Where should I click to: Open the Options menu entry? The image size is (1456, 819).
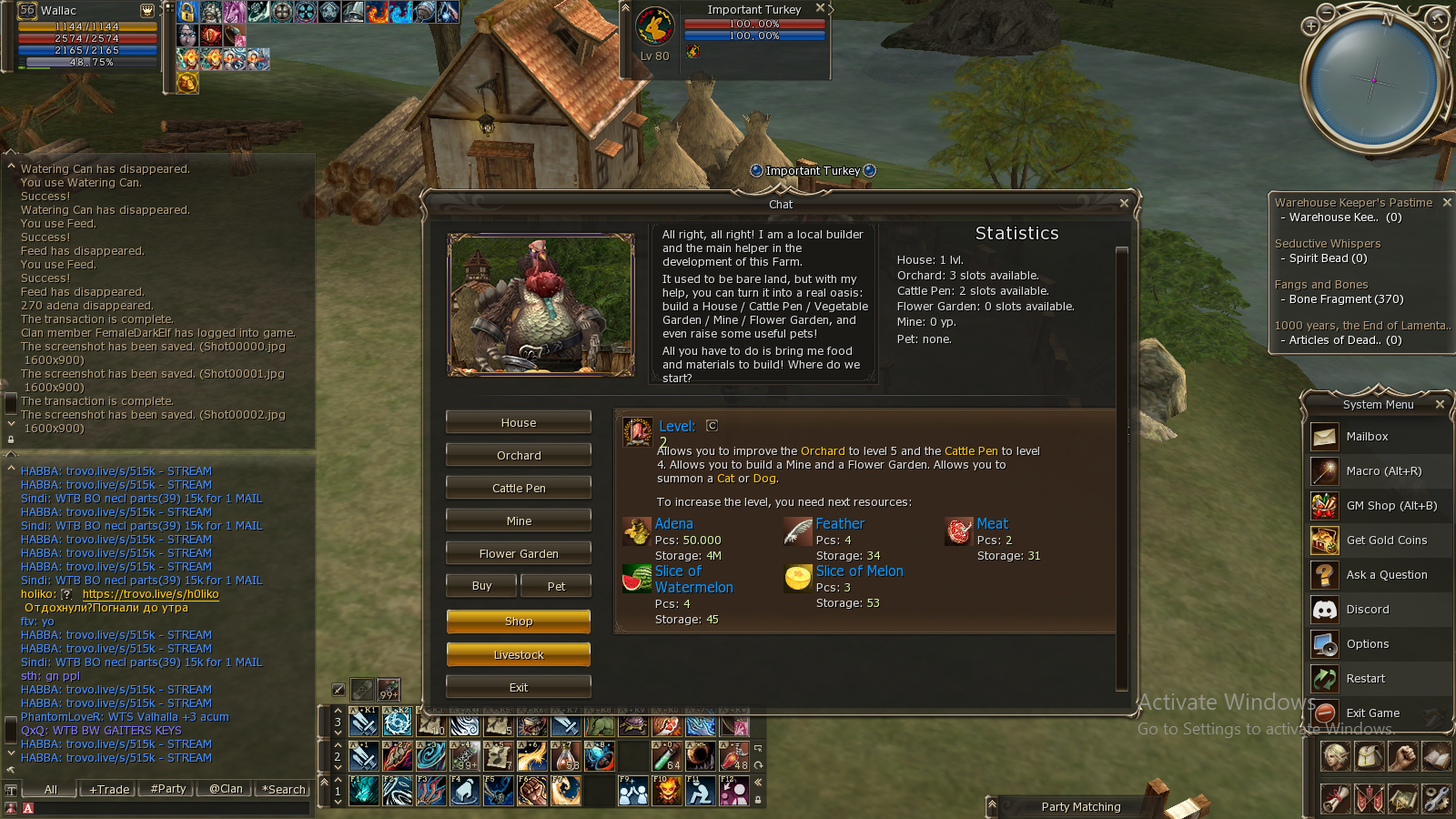tap(1367, 644)
